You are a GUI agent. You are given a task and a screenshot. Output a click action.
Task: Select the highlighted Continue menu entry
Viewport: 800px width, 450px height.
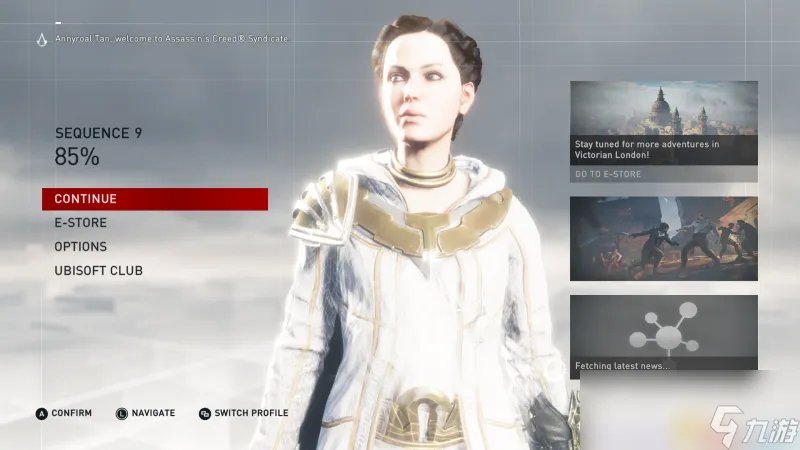click(154, 199)
